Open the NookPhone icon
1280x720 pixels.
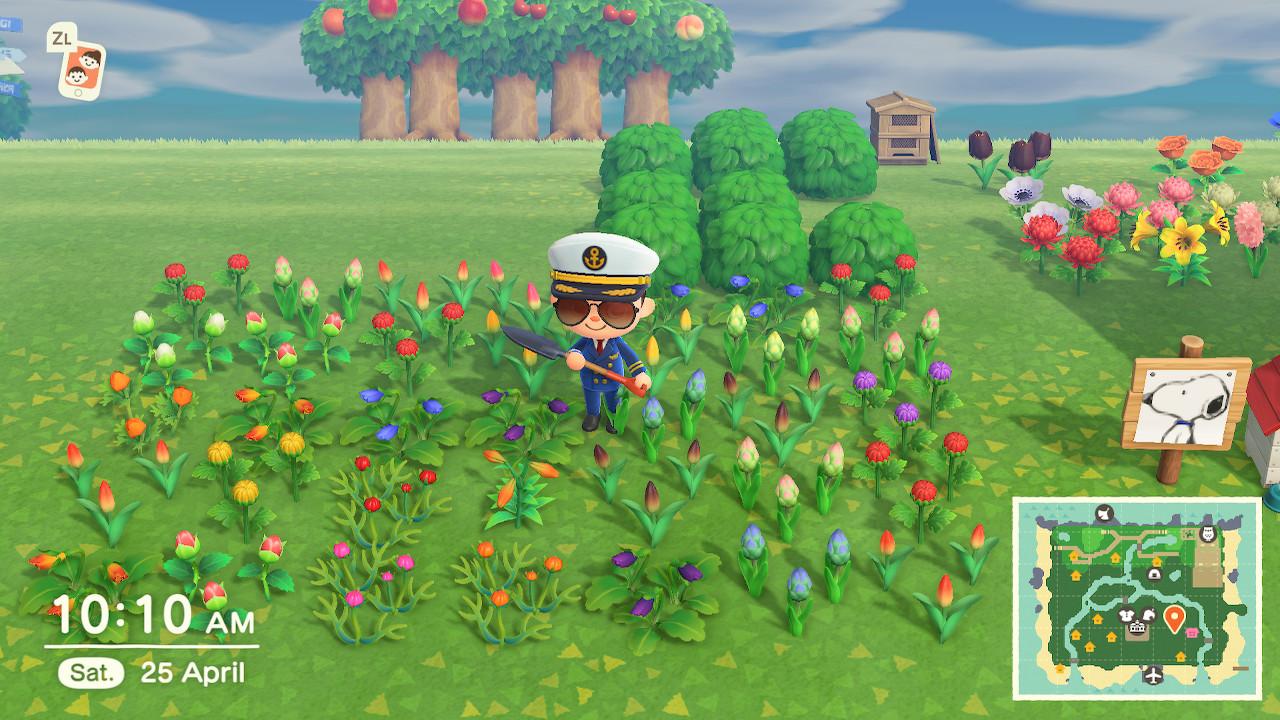point(81,68)
